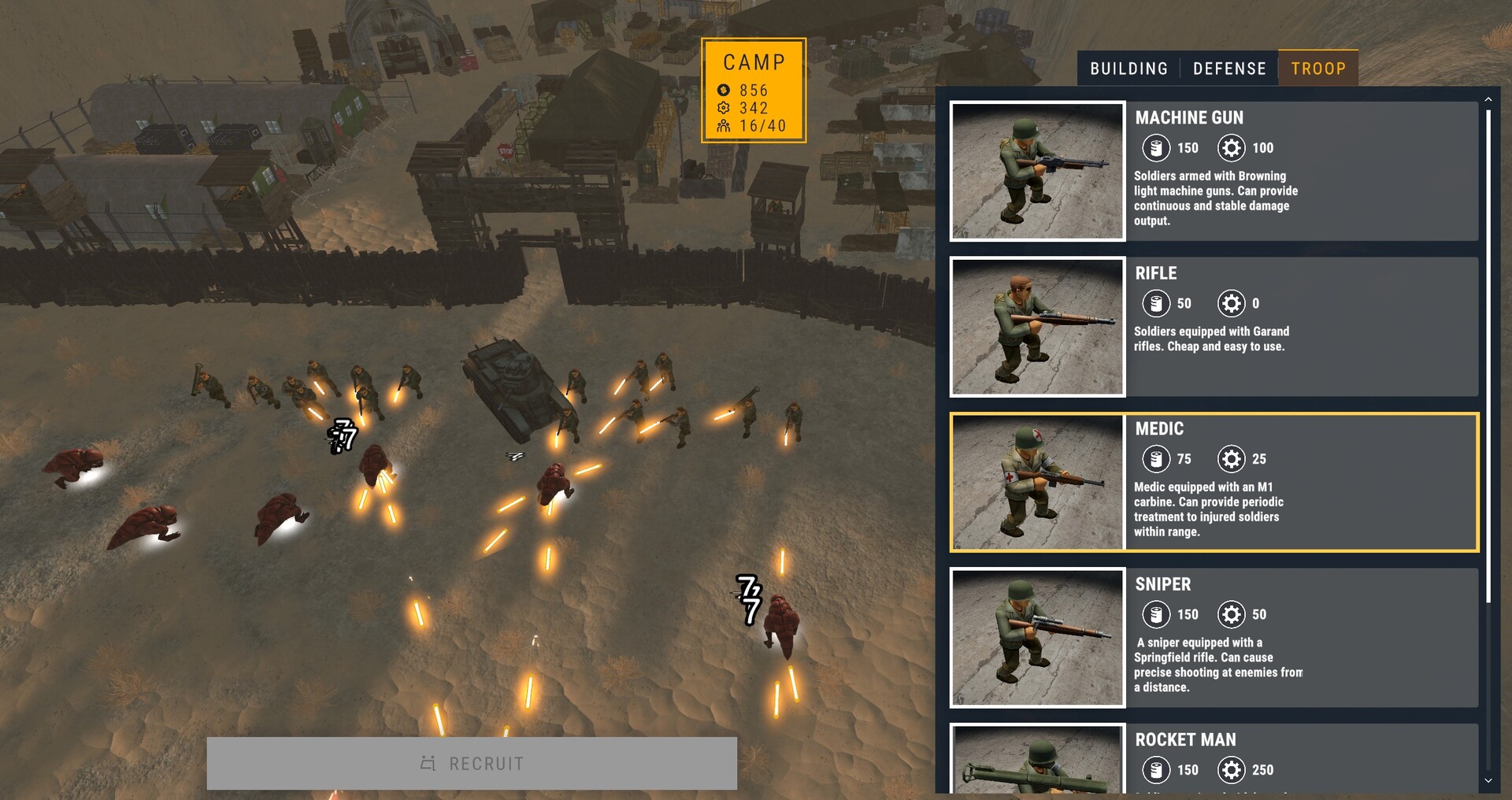
Task: Click the scrollbar up arrow on the troop list
Action: [x=1488, y=100]
